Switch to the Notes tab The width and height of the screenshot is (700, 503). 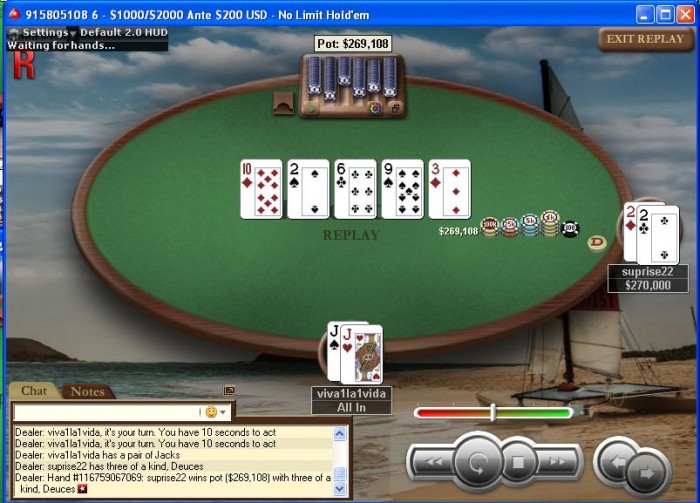tap(87, 391)
